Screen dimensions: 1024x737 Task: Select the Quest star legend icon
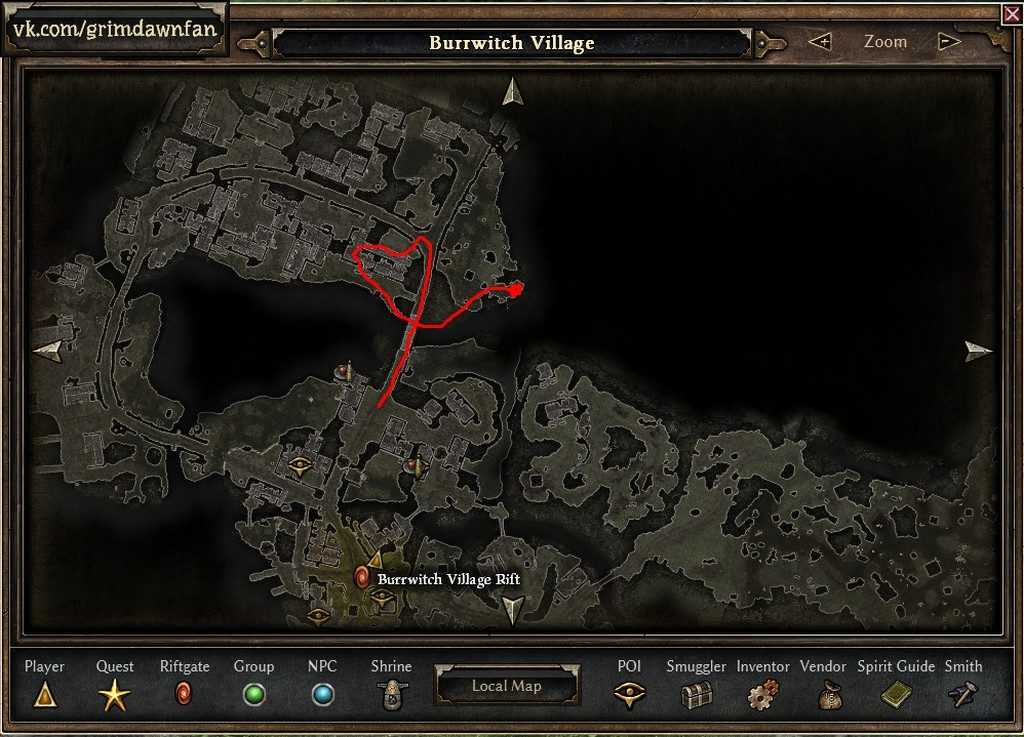pos(114,694)
